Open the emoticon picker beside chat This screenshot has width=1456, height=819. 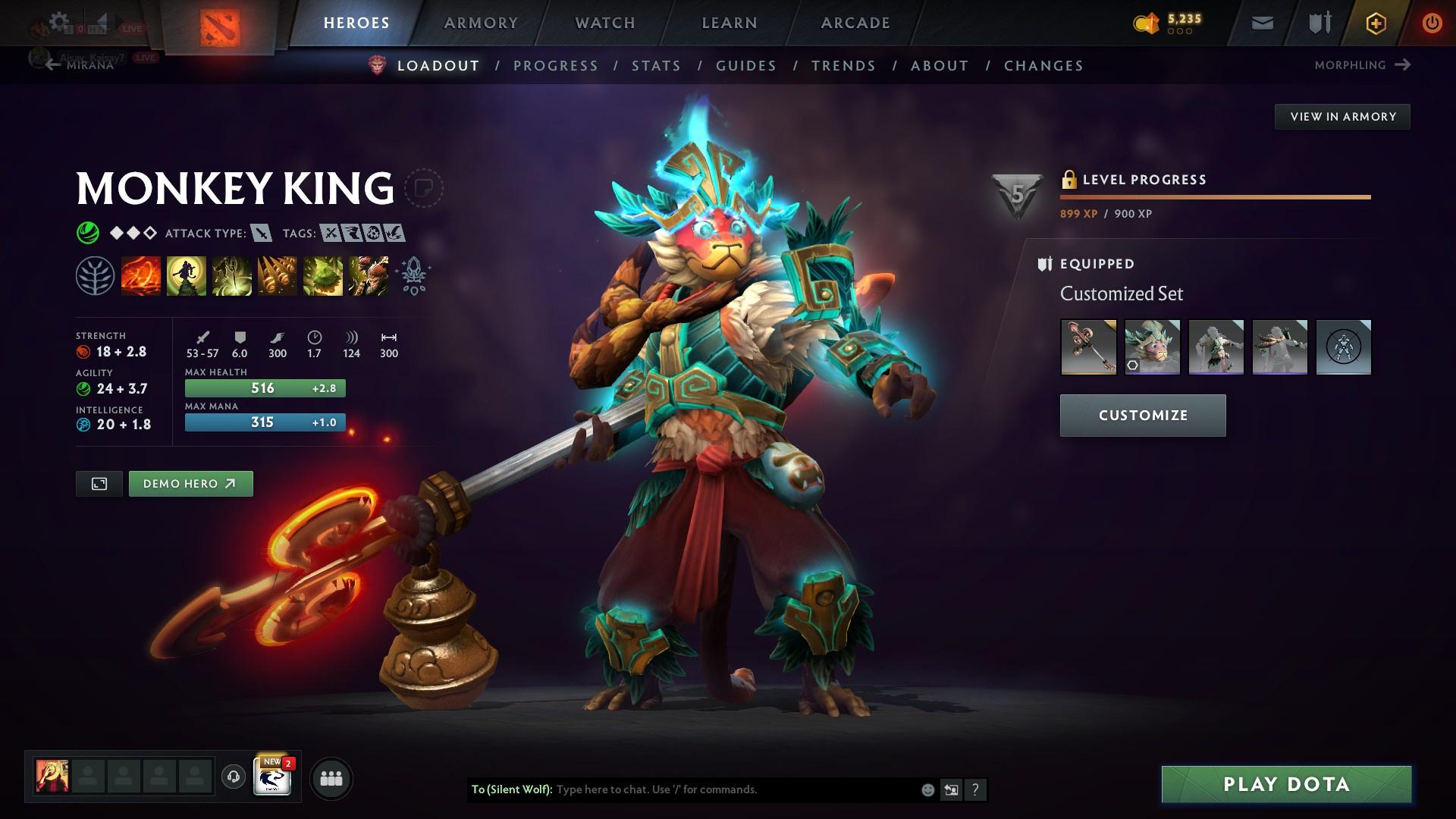[x=927, y=789]
